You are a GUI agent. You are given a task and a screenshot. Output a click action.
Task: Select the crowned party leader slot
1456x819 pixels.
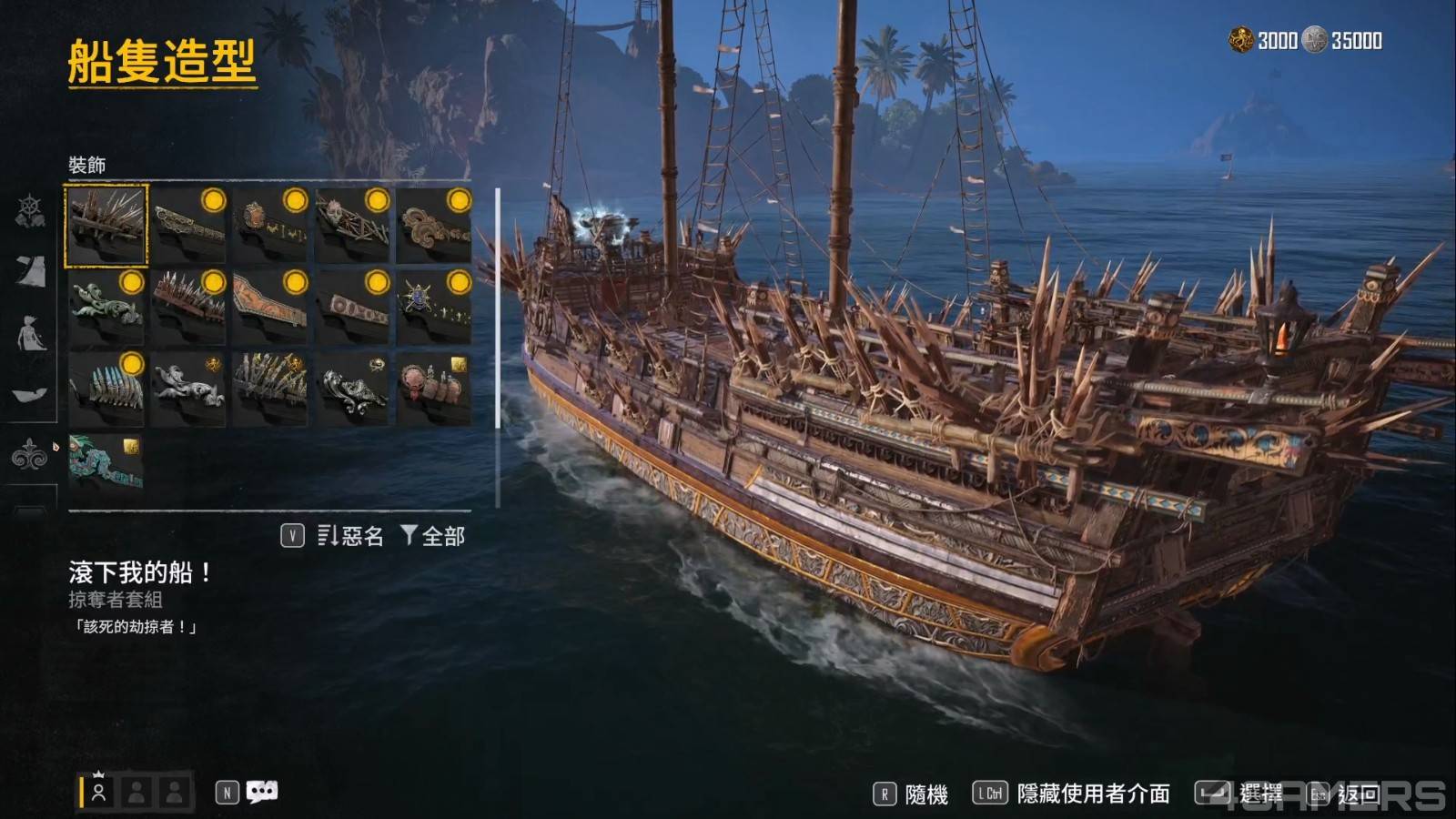point(98,791)
